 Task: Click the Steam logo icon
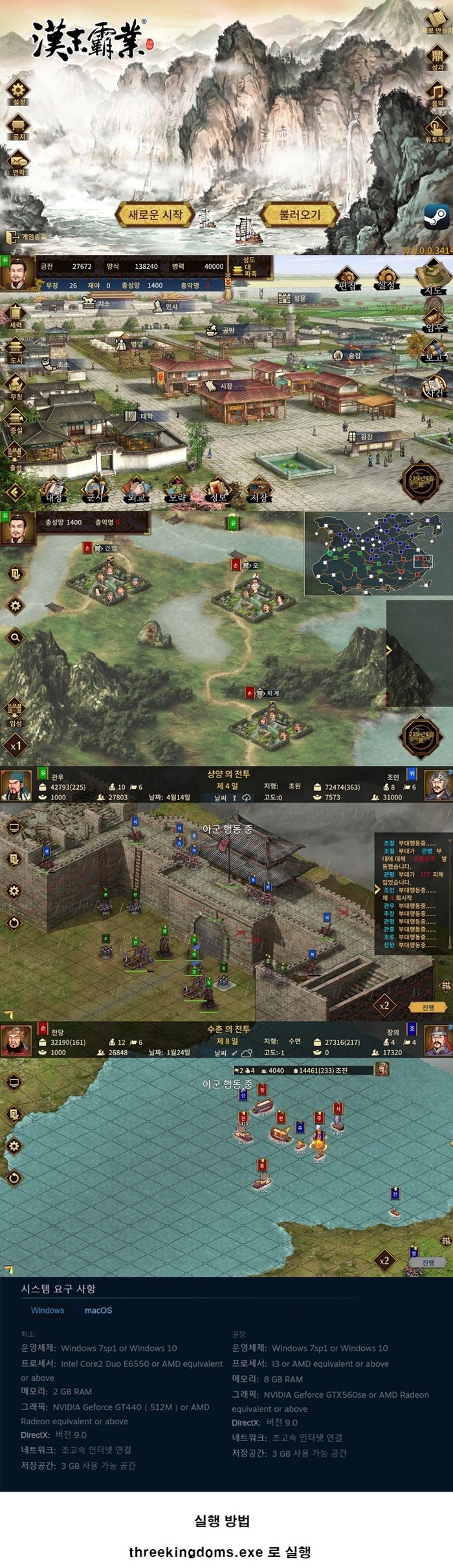click(437, 217)
